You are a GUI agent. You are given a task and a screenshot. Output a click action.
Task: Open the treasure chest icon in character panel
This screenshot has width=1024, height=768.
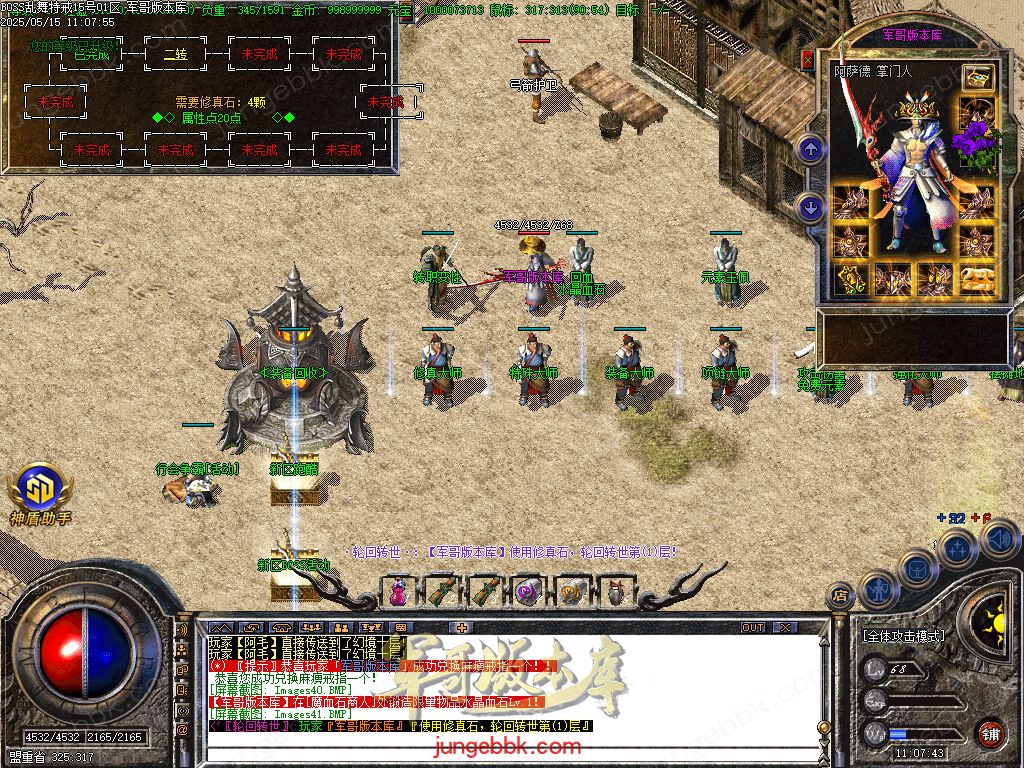pyautogui.click(x=977, y=77)
